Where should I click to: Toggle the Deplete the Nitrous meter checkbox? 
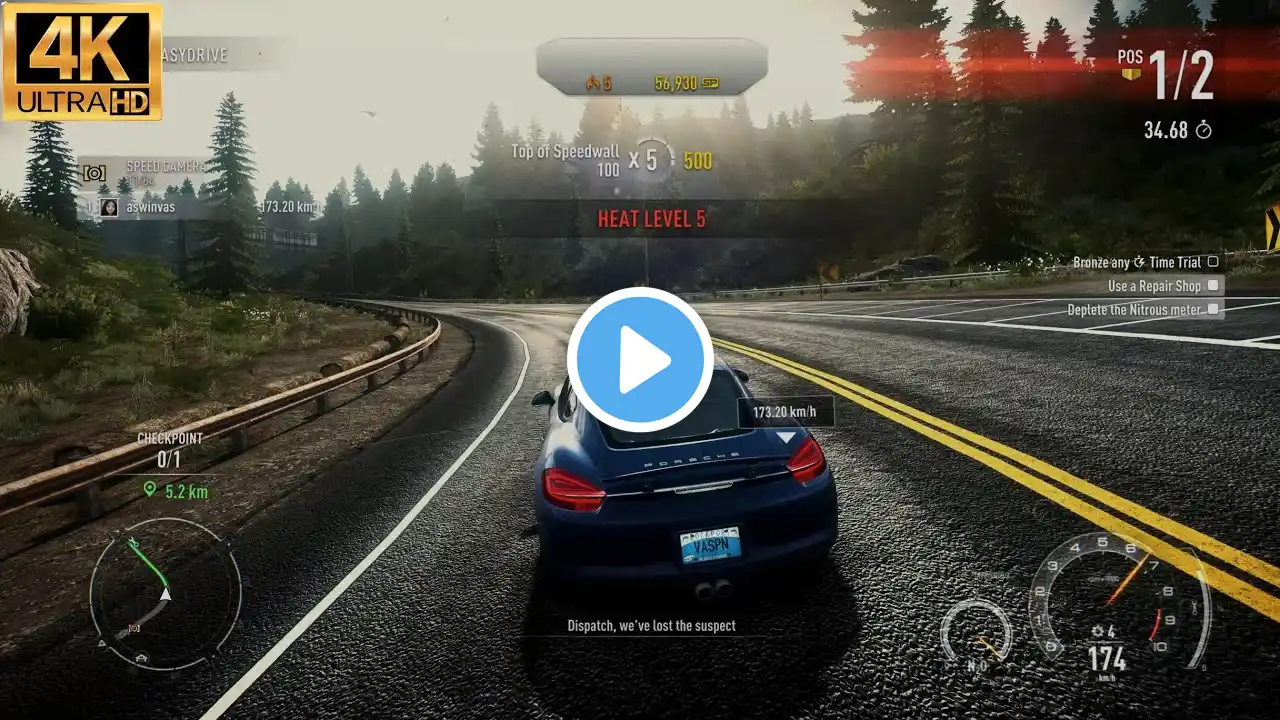tap(1212, 310)
